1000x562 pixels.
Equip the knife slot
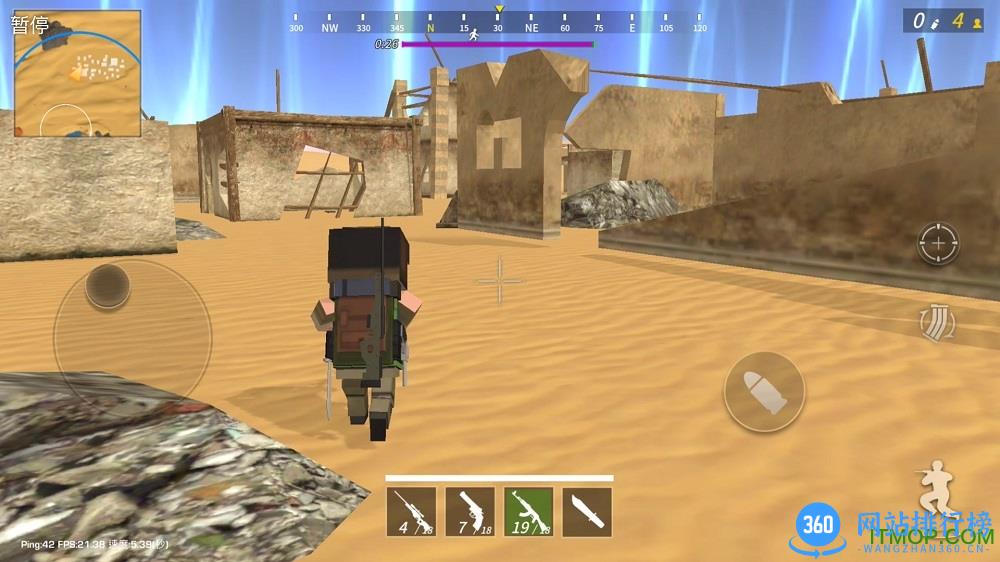[587, 512]
